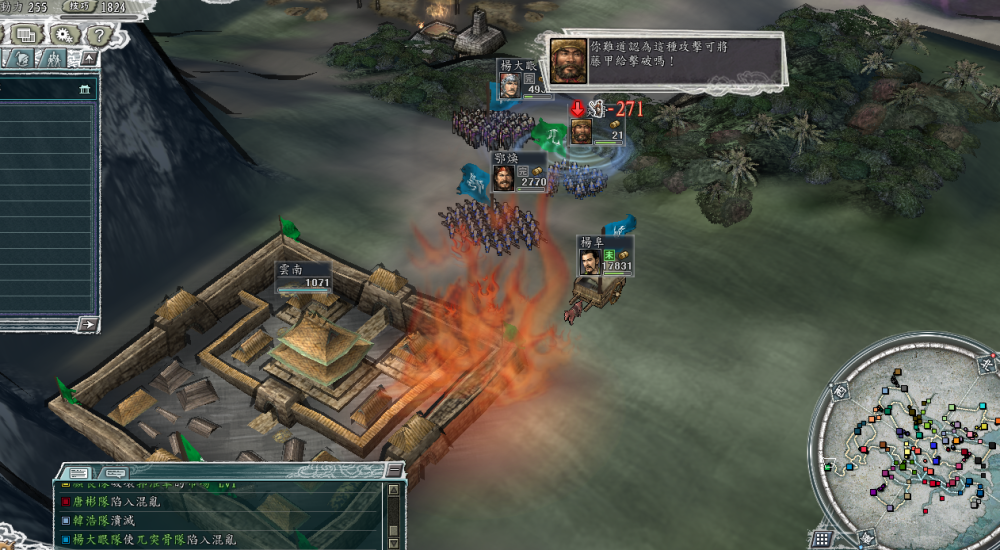
Task: Toggle the grid button beside the minimap
Action: click(822, 538)
